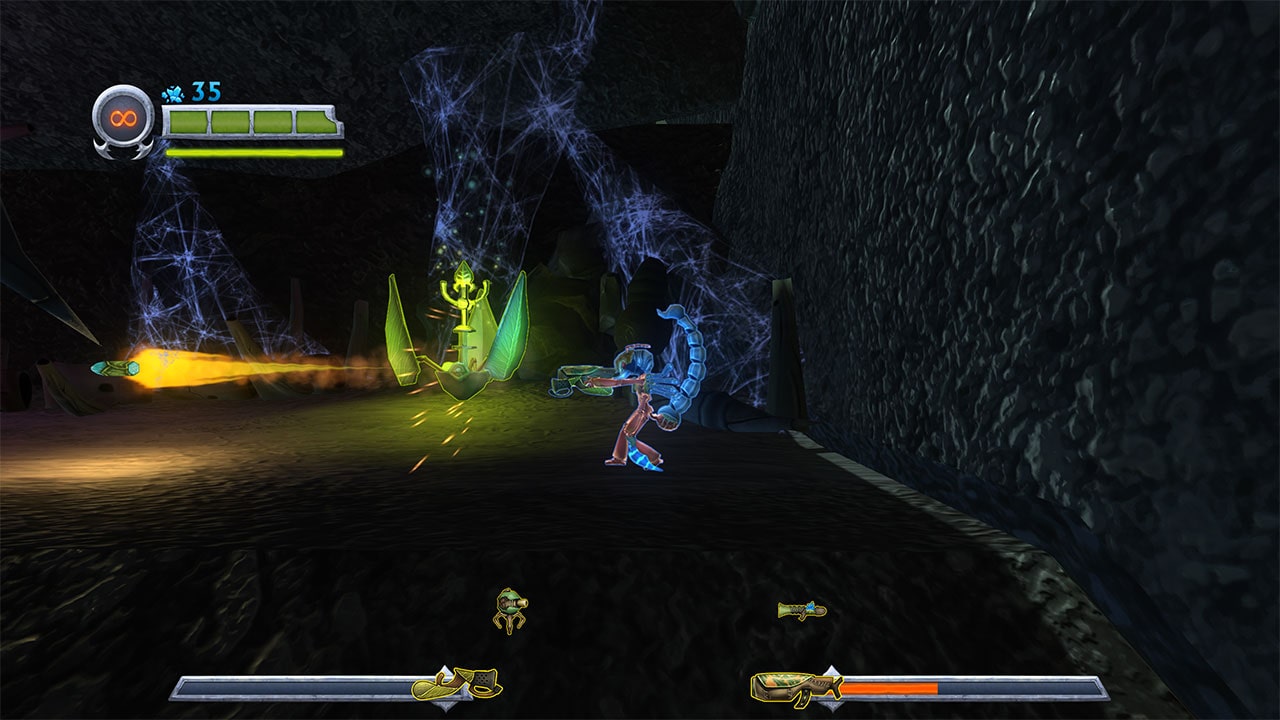Click the sentry turret pickup icon
Viewport: 1280px width, 720px height.
pos(512,610)
